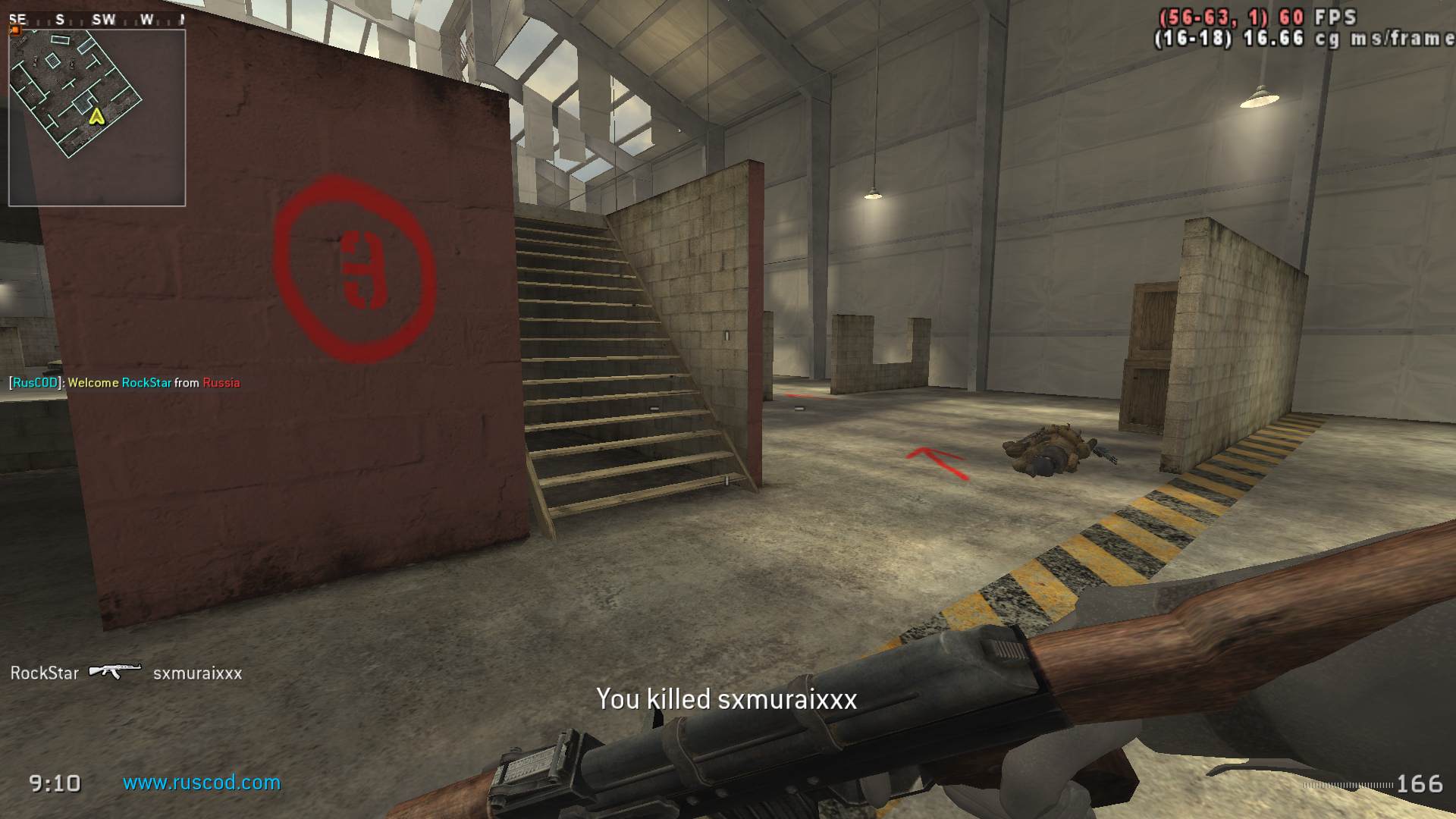Click the compass heading strip

97,20
